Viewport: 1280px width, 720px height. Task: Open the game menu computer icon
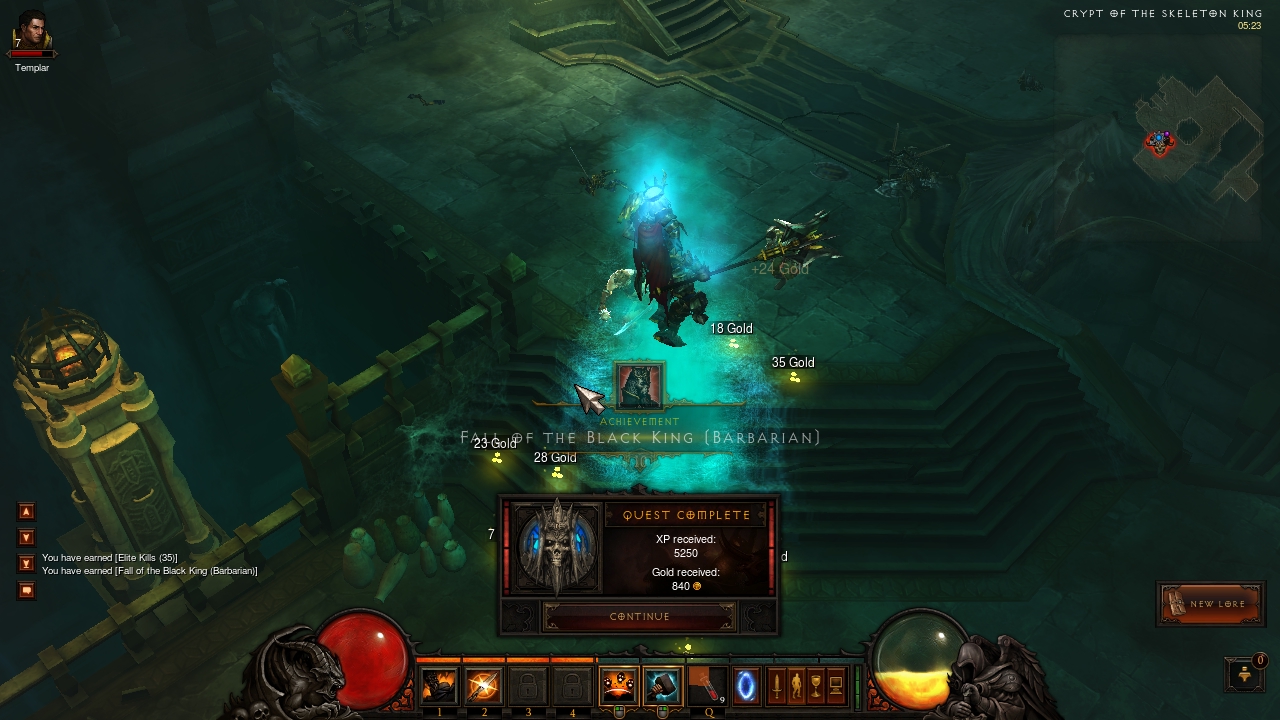click(836, 687)
